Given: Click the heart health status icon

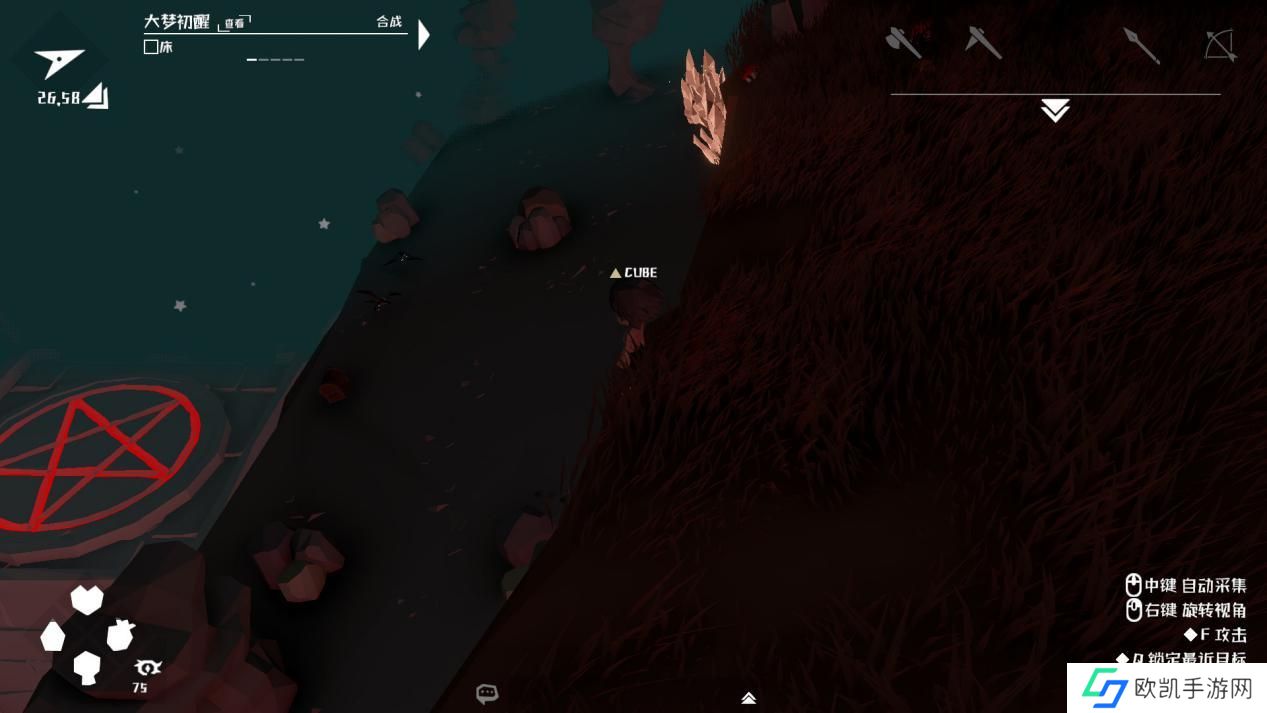Looking at the screenshot, I should click(87, 600).
